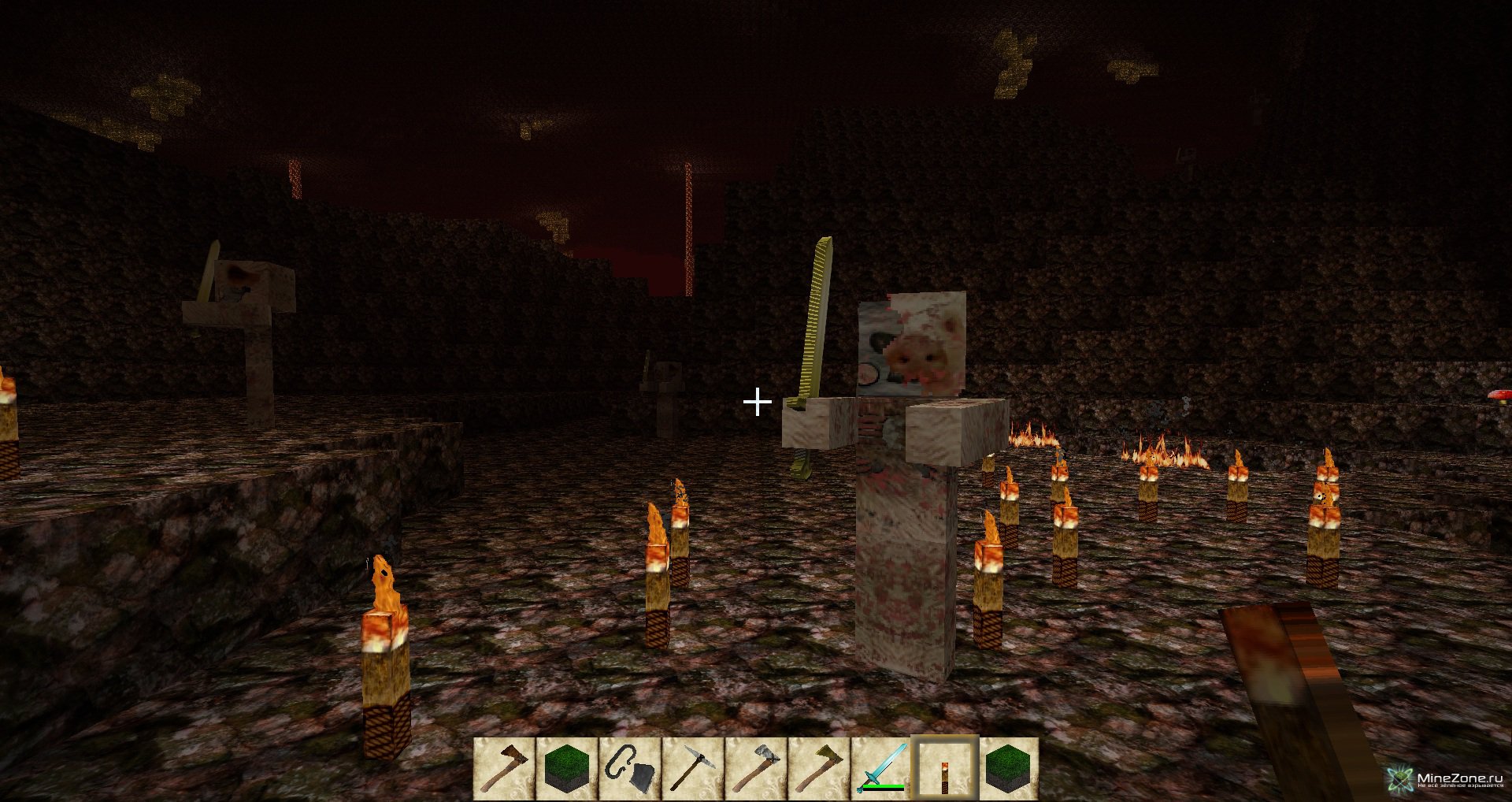1512x802 pixels.
Task: Click the highlighted torch hotbar slot
Action: [x=945, y=767]
